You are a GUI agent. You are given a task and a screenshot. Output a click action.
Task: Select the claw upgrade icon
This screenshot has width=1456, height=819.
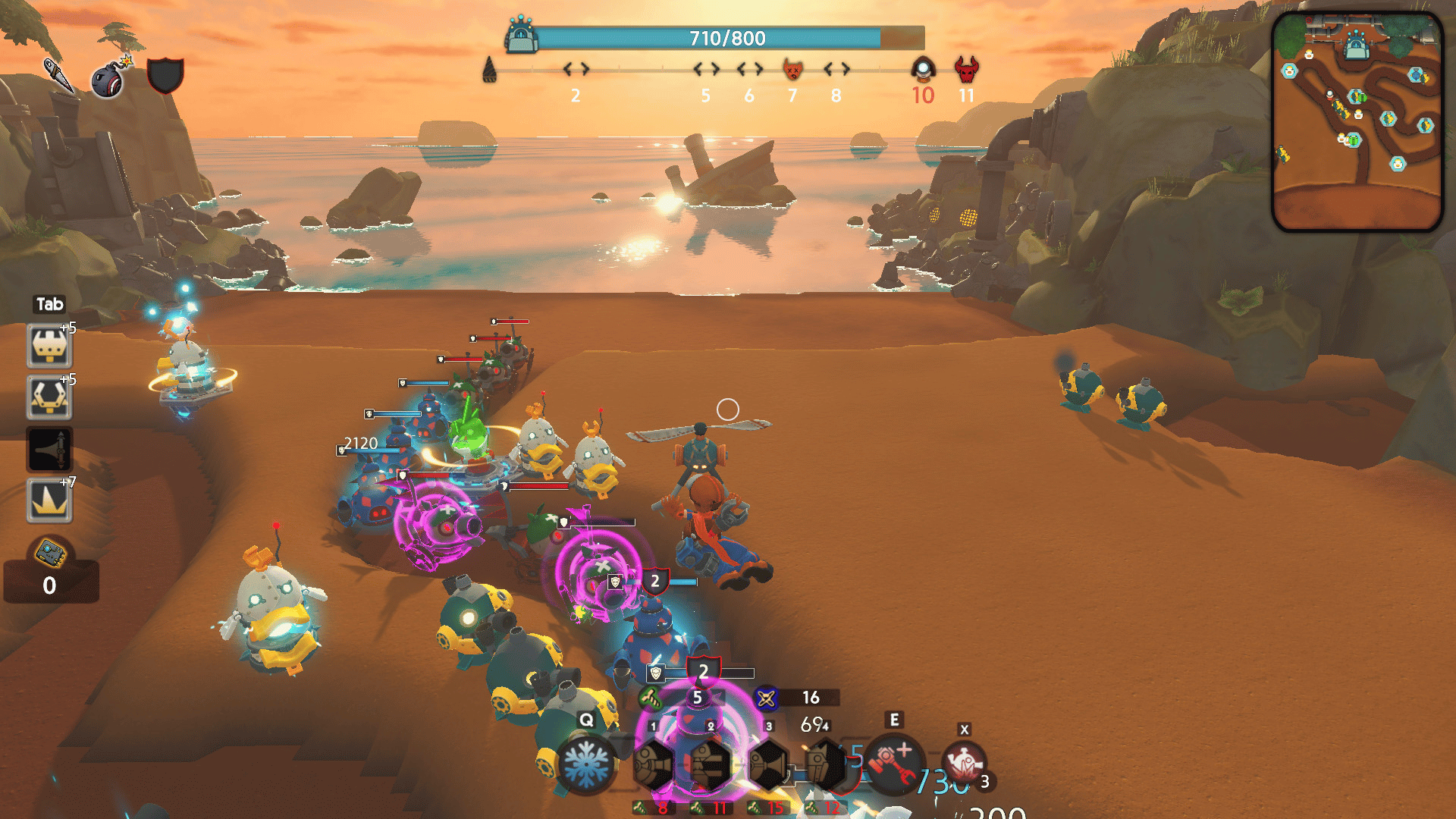pos(49,397)
